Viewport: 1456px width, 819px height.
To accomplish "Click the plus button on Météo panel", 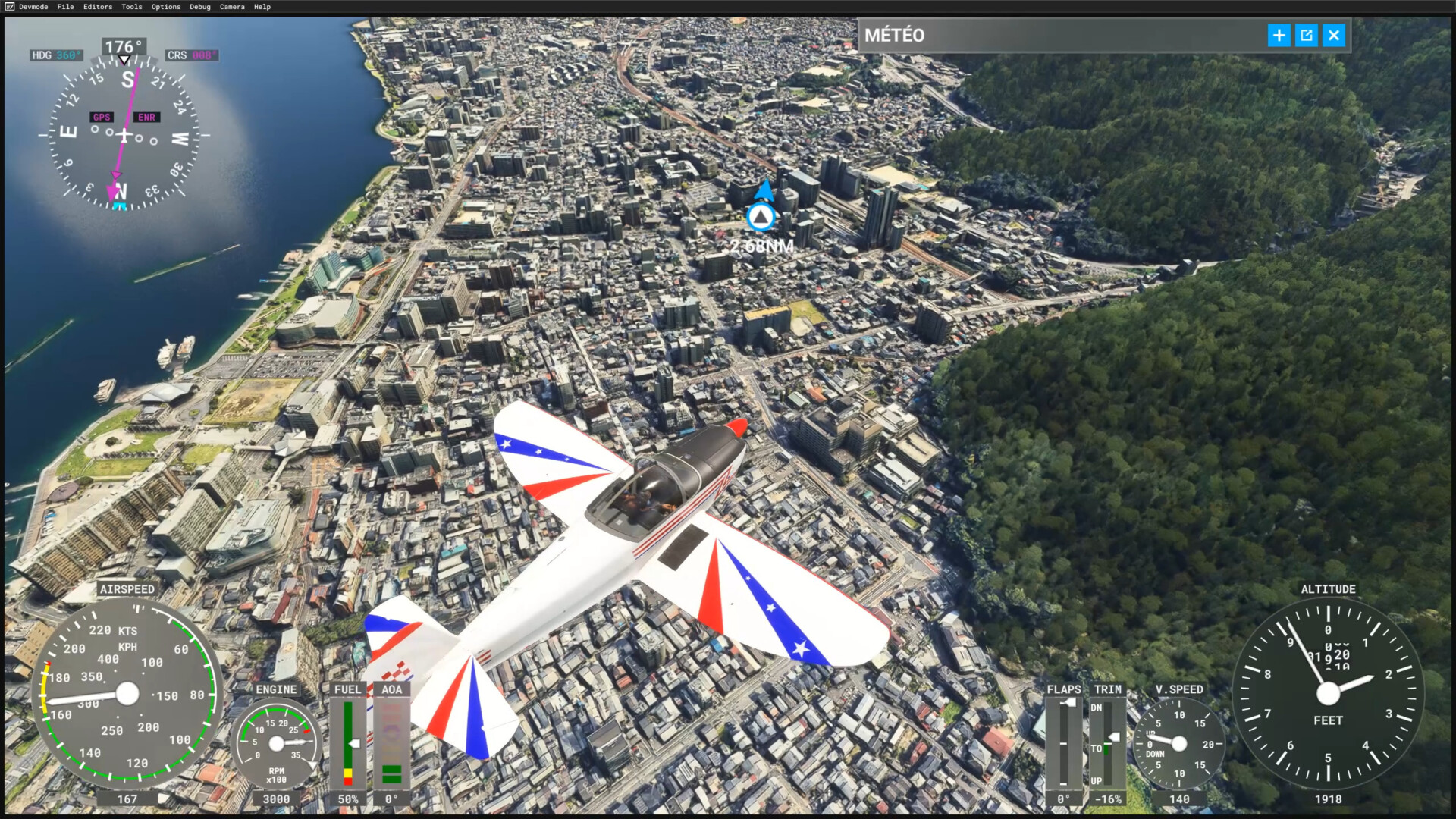I will (1279, 36).
